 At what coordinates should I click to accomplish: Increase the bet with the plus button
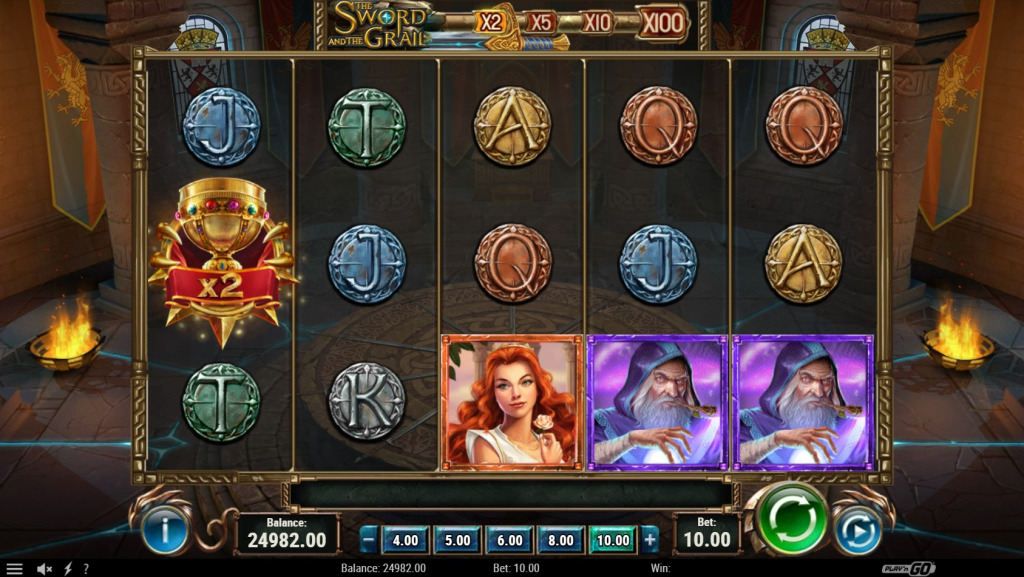(650, 540)
